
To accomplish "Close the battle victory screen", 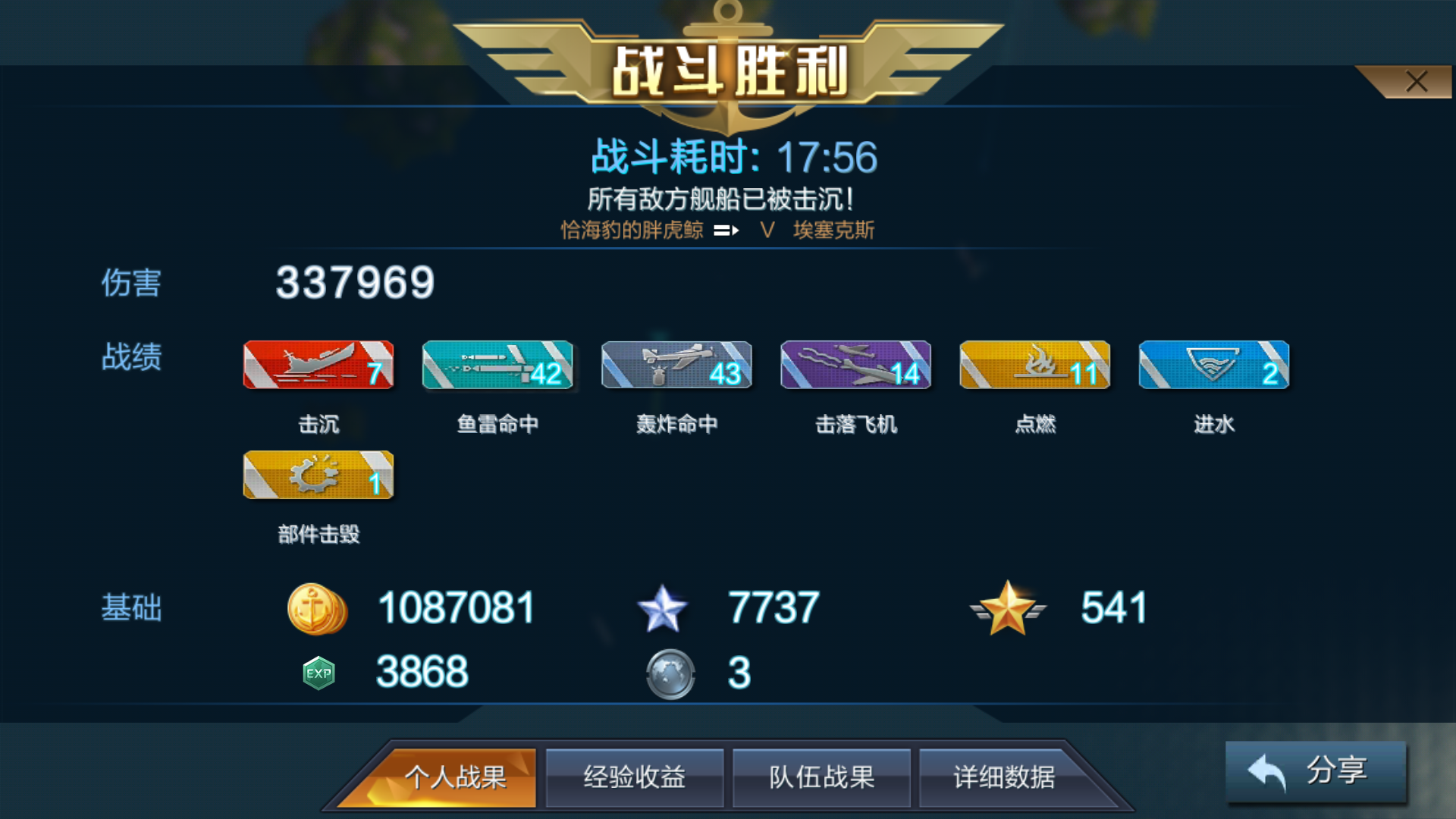I will 1417,82.
